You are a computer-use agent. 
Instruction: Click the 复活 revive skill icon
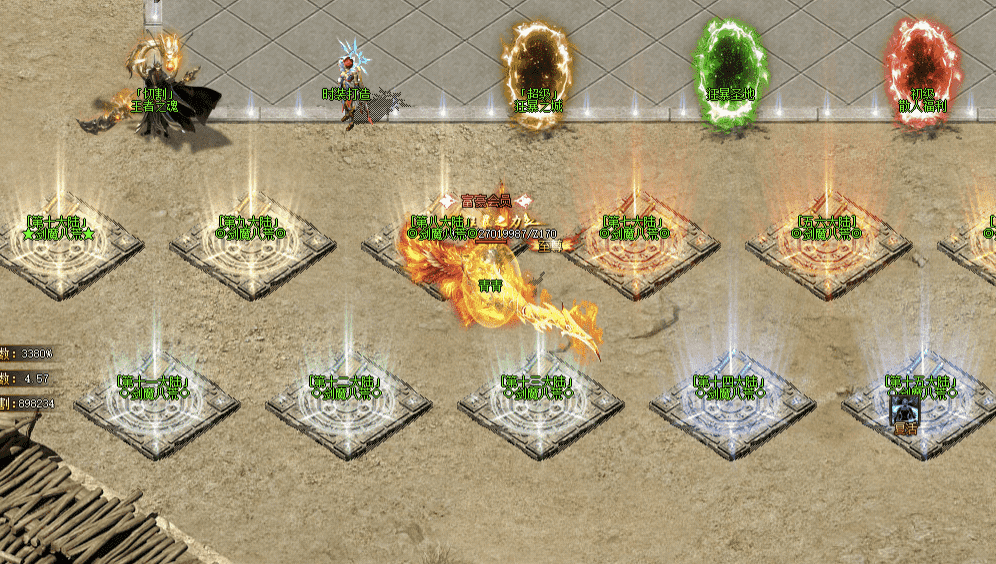[904, 410]
